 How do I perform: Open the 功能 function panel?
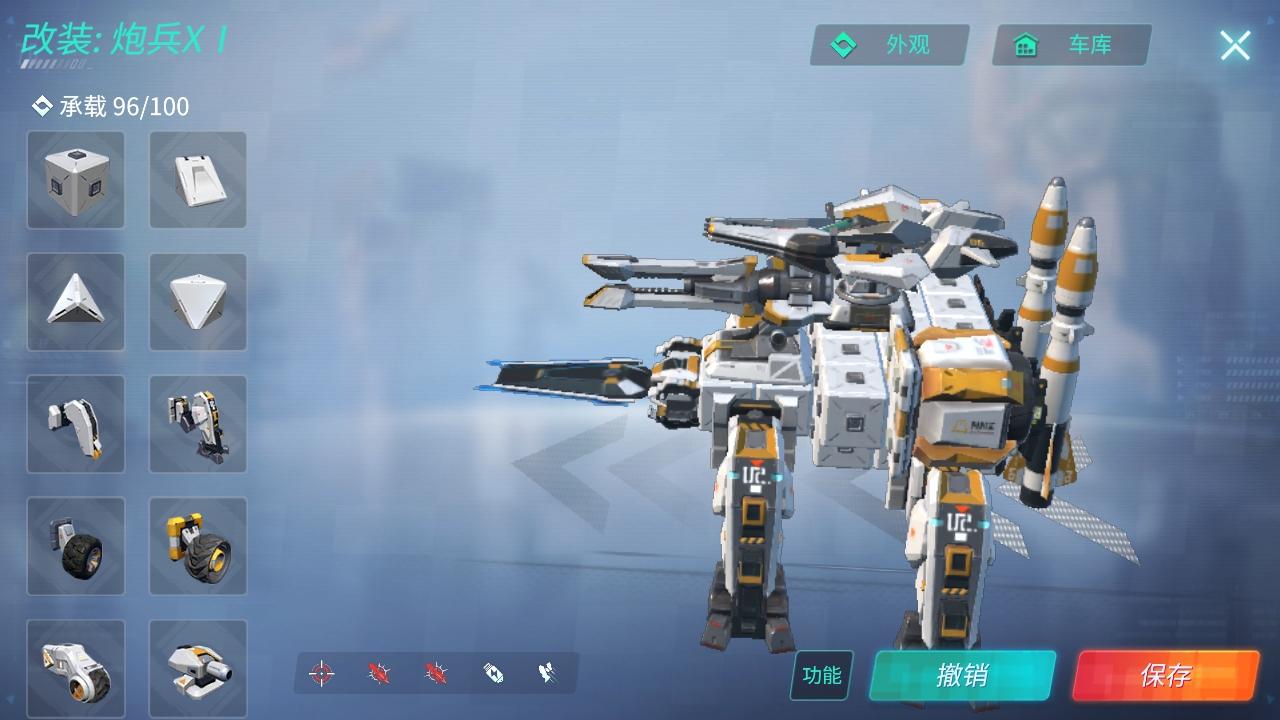822,675
